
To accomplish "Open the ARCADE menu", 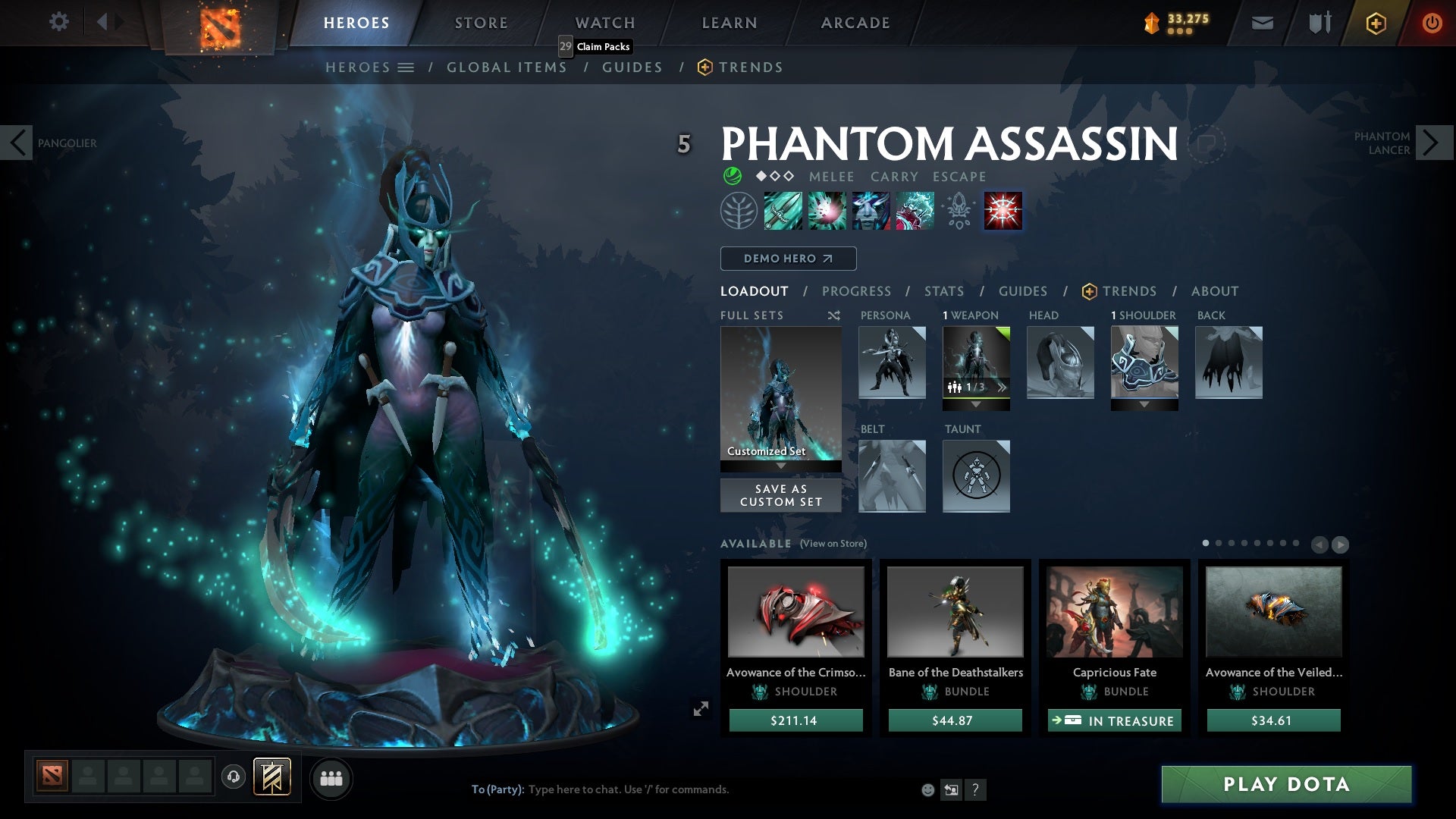I will pyautogui.click(x=854, y=22).
